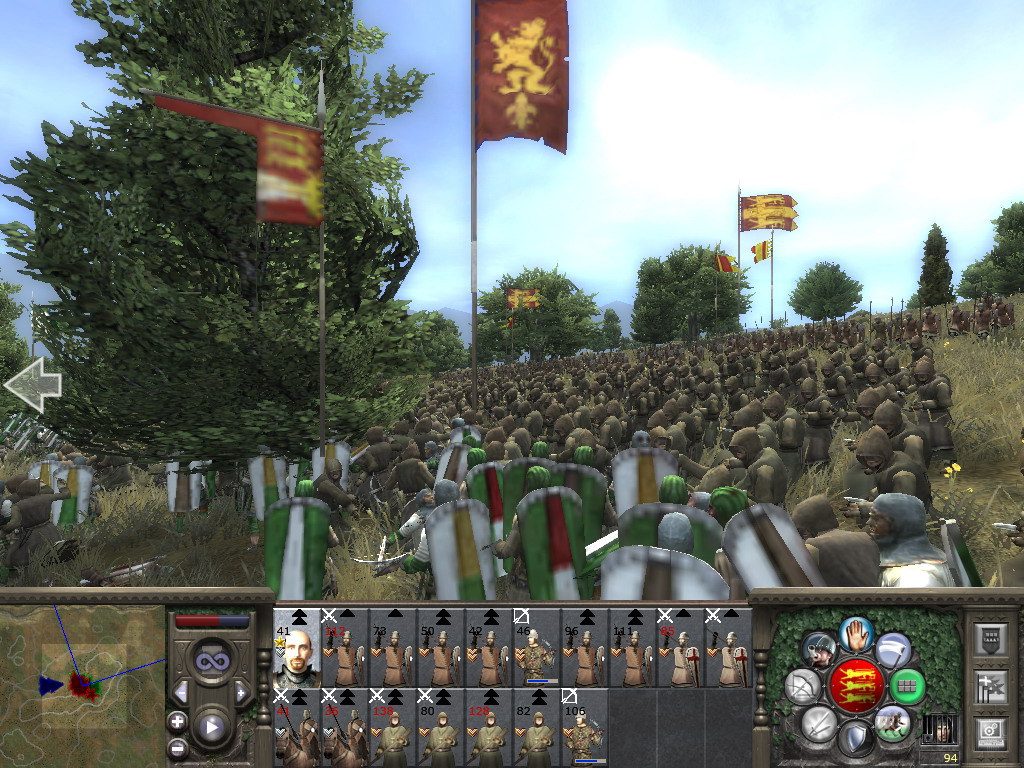Screen dimensions: 1024x768
Task: Open the options button with gear icon
Action: click(990, 733)
